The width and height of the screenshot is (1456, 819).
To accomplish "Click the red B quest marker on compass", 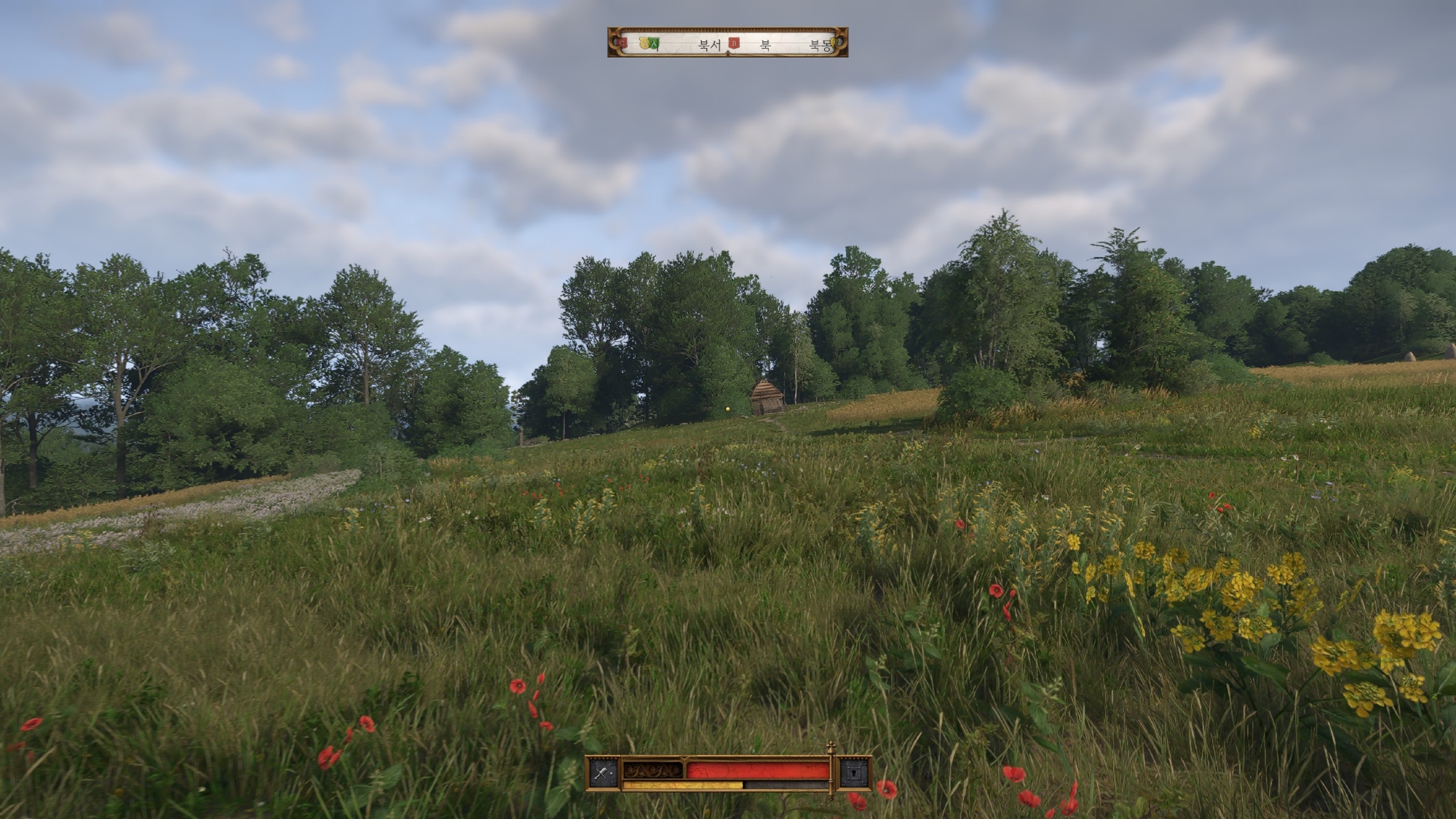I will 734,44.
